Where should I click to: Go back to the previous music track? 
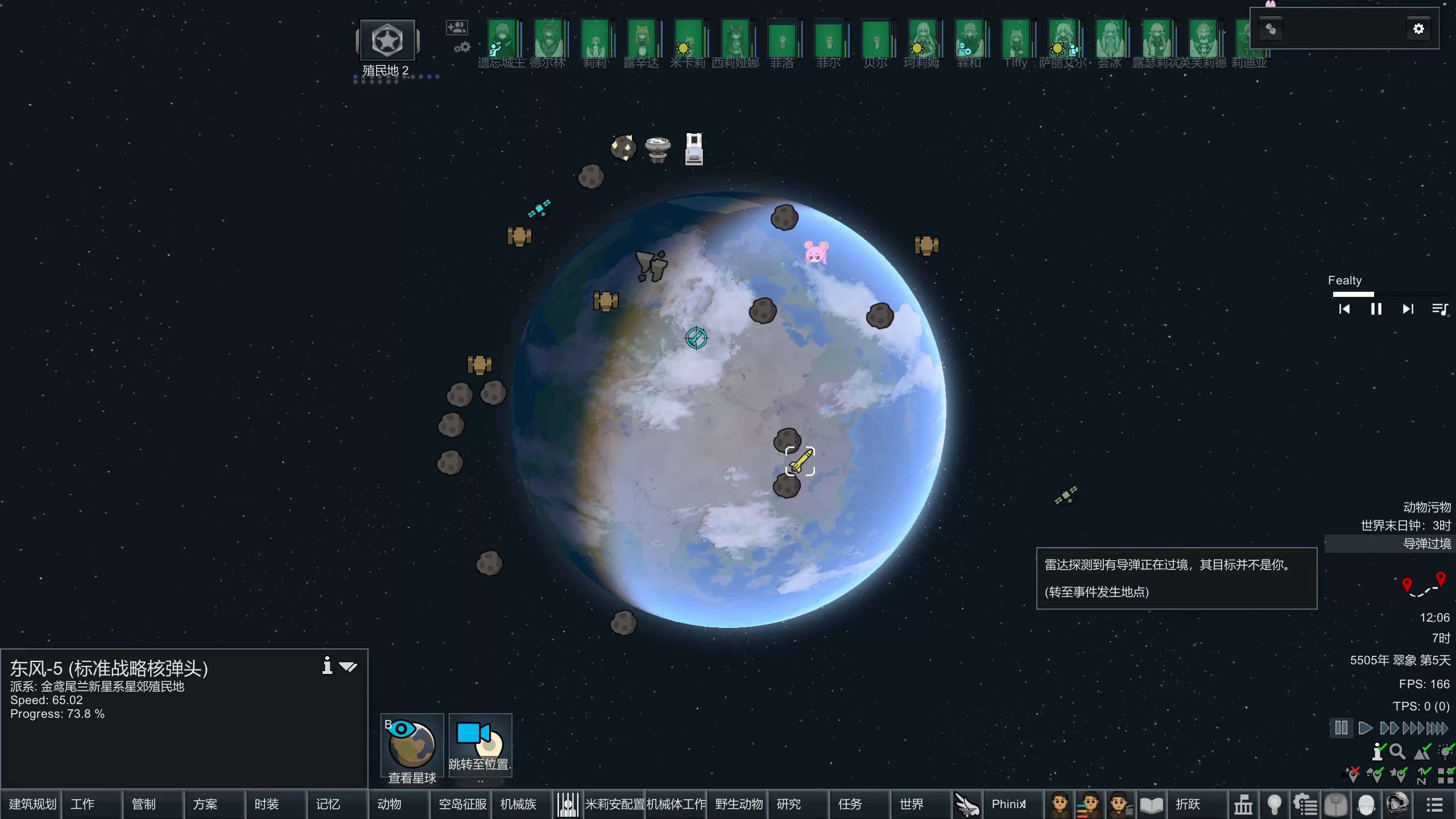coord(1344,309)
